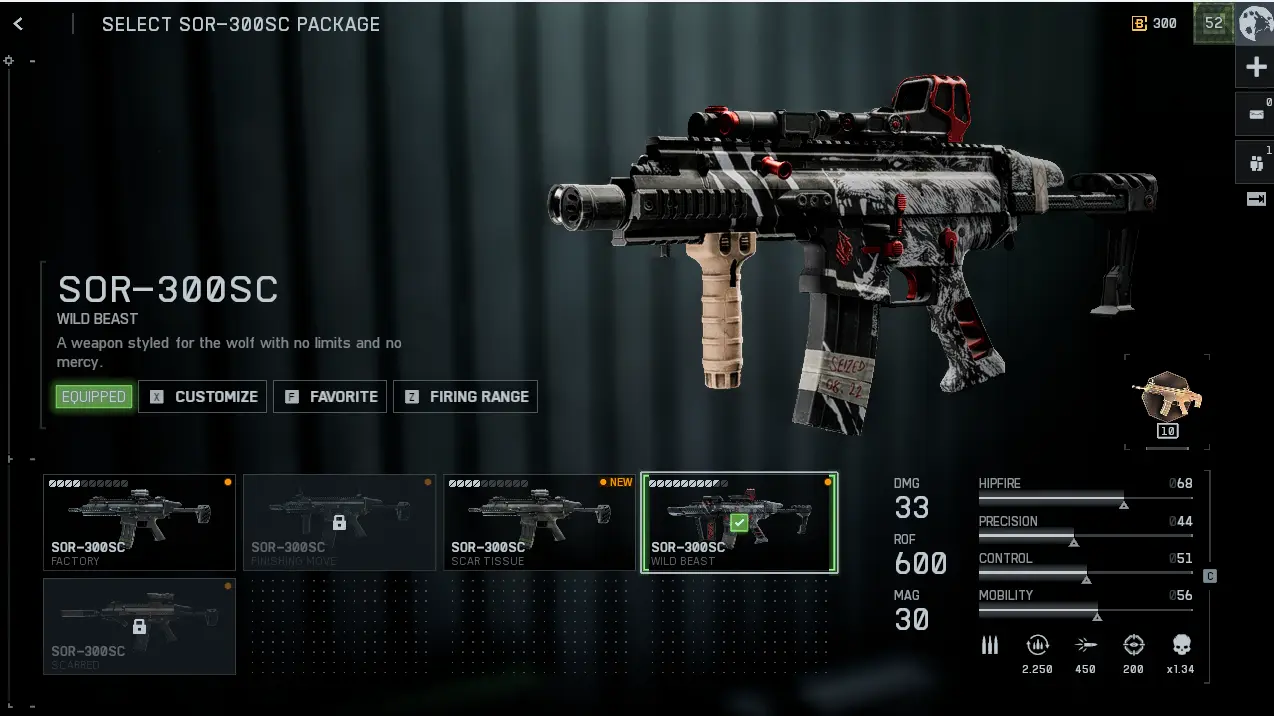Click the arrow icon below squad button

(1256, 200)
